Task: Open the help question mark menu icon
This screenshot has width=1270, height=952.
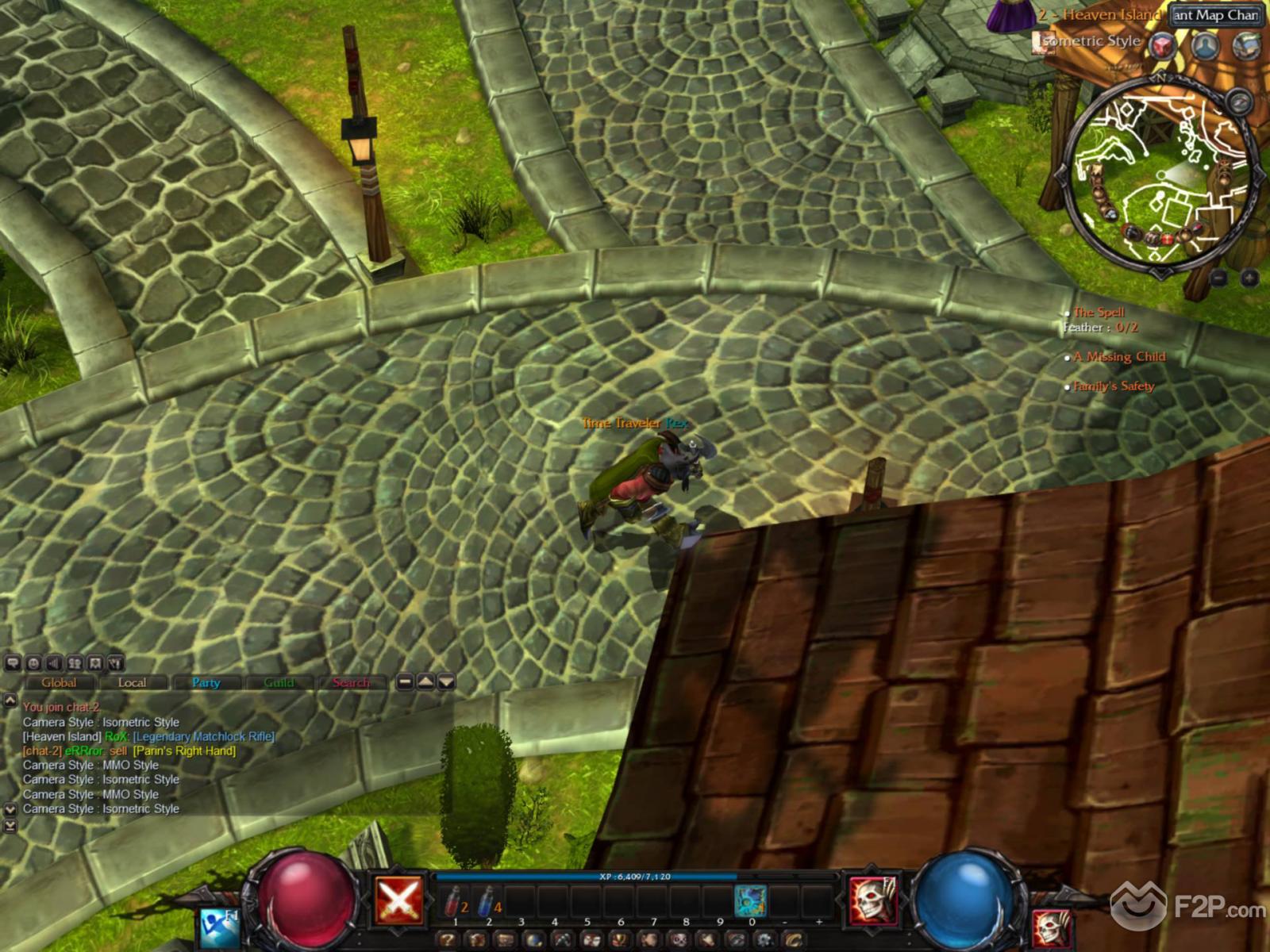Action: pyautogui.click(x=448, y=941)
